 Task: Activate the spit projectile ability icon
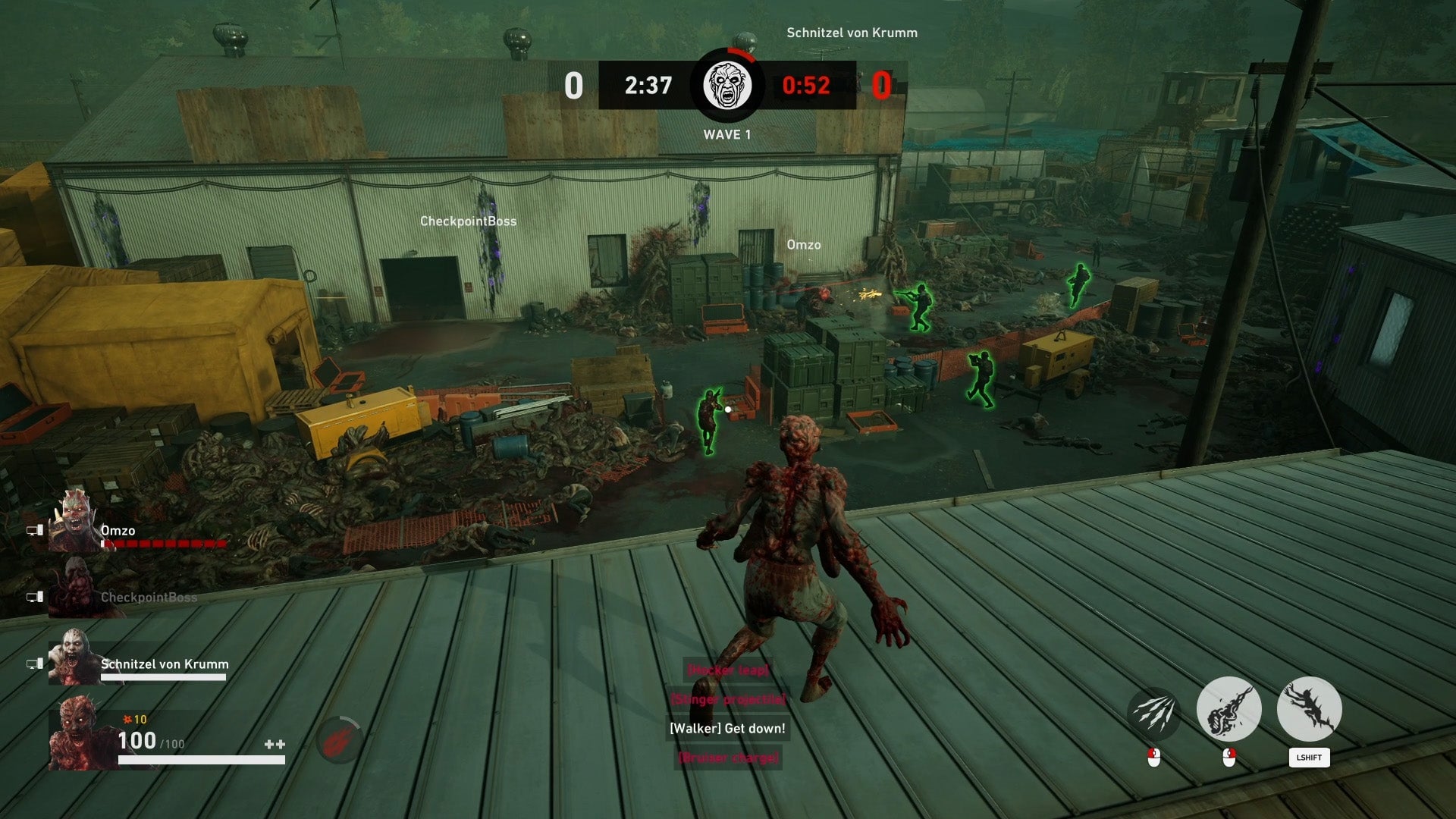[1230, 709]
